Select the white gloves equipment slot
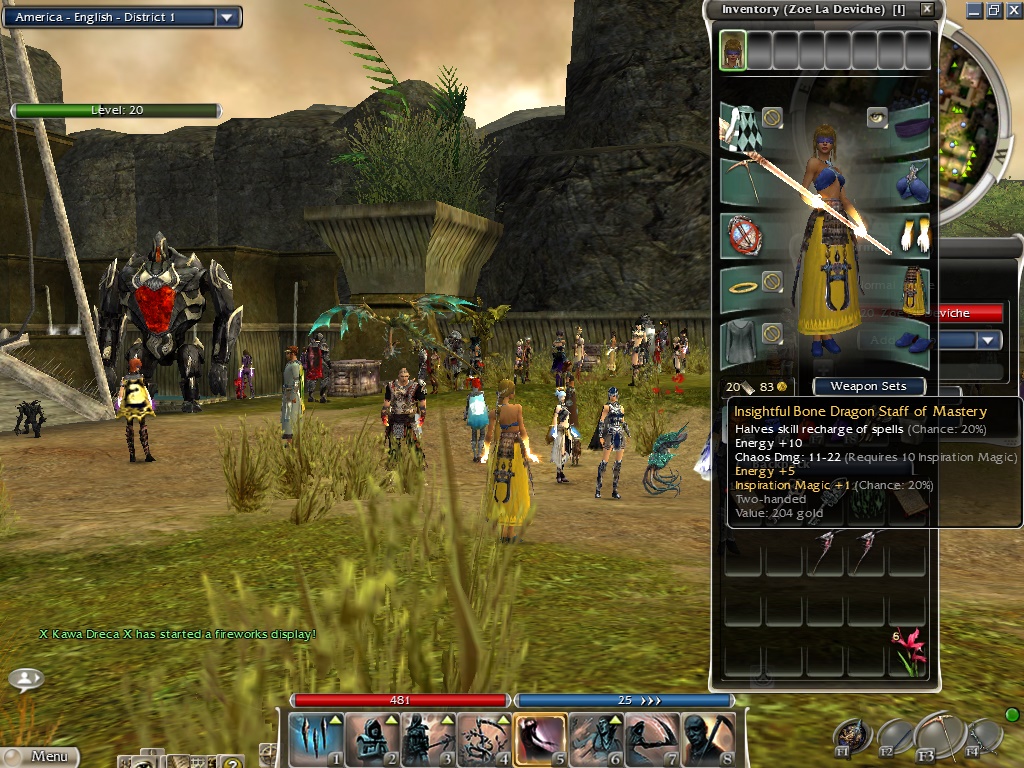The width and height of the screenshot is (1024, 768). tap(910, 236)
